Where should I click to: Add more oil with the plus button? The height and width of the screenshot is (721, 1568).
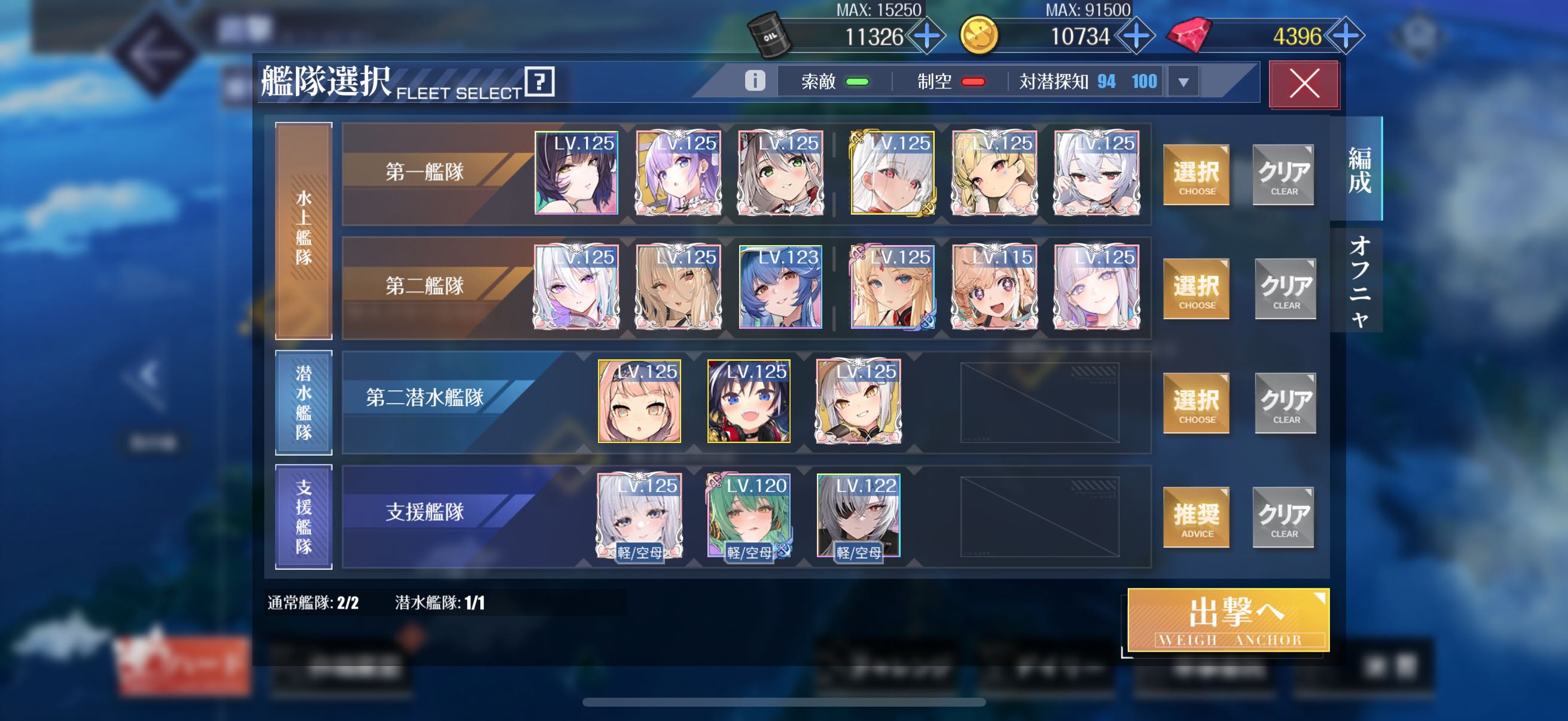pyautogui.click(x=926, y=36)
